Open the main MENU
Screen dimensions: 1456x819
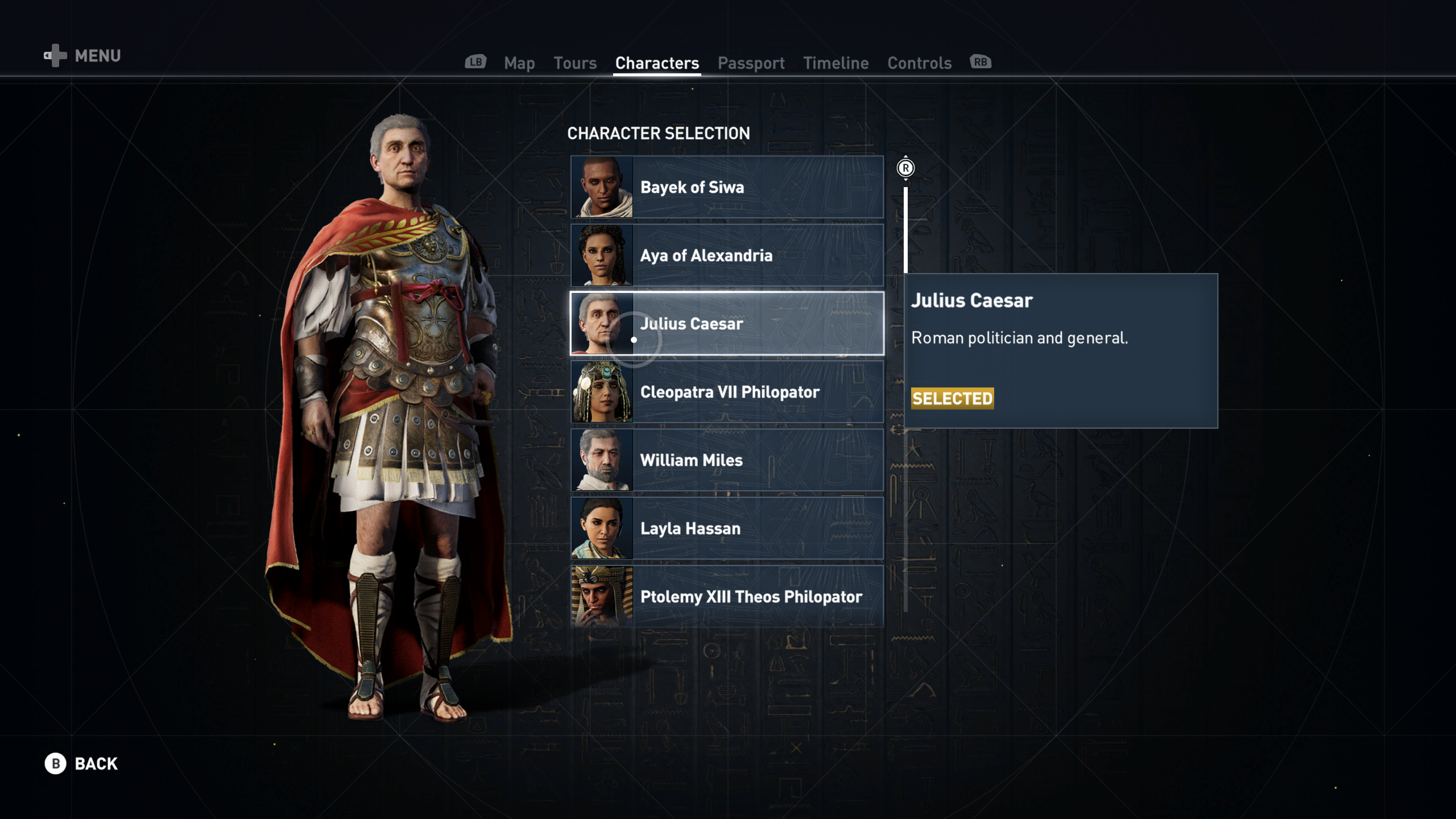83,56
